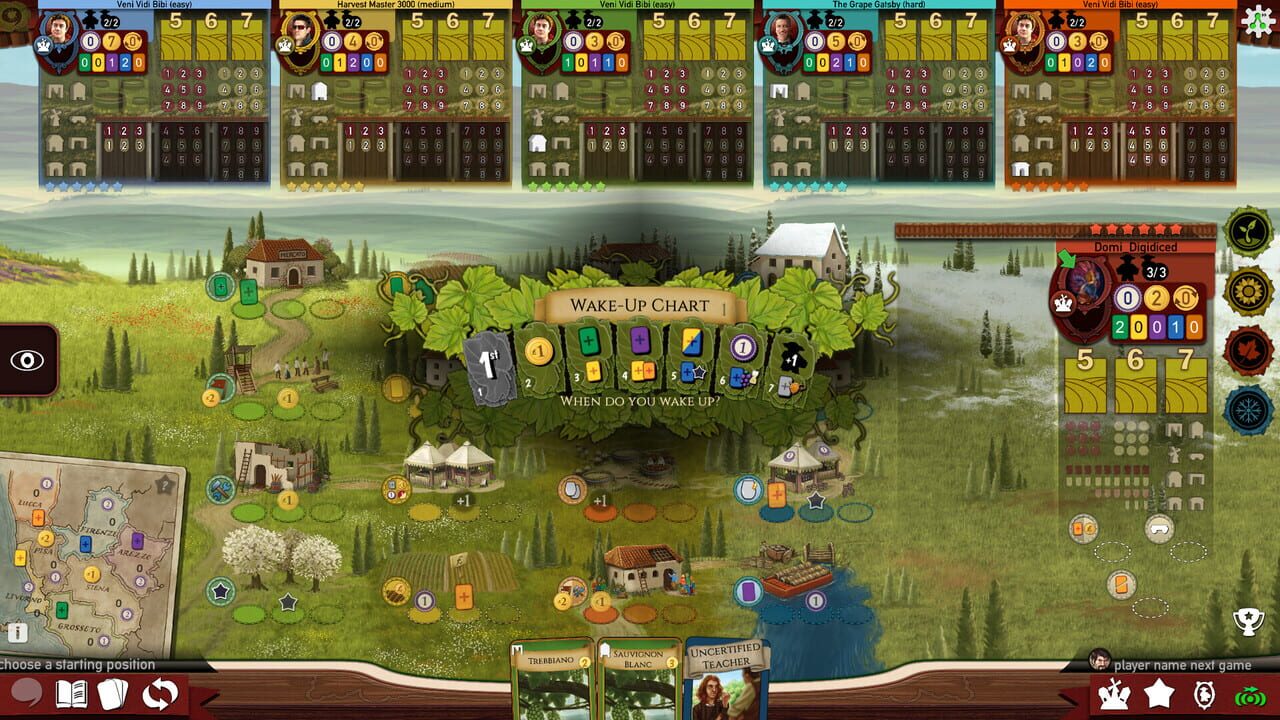The width and height of the screenshot is (1280, 720).
Task: Toggle the green online status icon
Action: [x=1250, y=697]
